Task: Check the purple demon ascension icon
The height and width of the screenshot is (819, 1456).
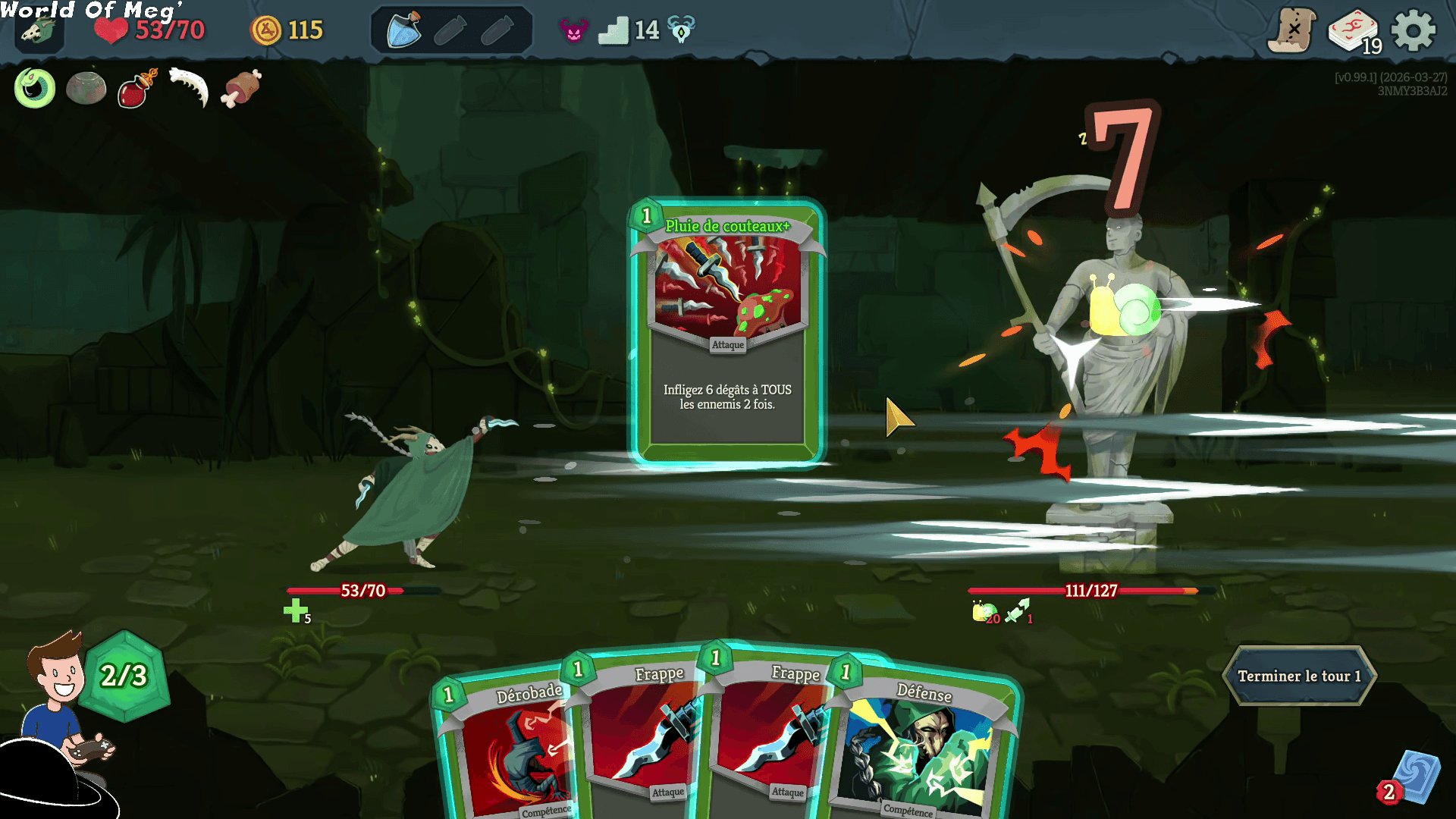Action: [x=574, y=31]
